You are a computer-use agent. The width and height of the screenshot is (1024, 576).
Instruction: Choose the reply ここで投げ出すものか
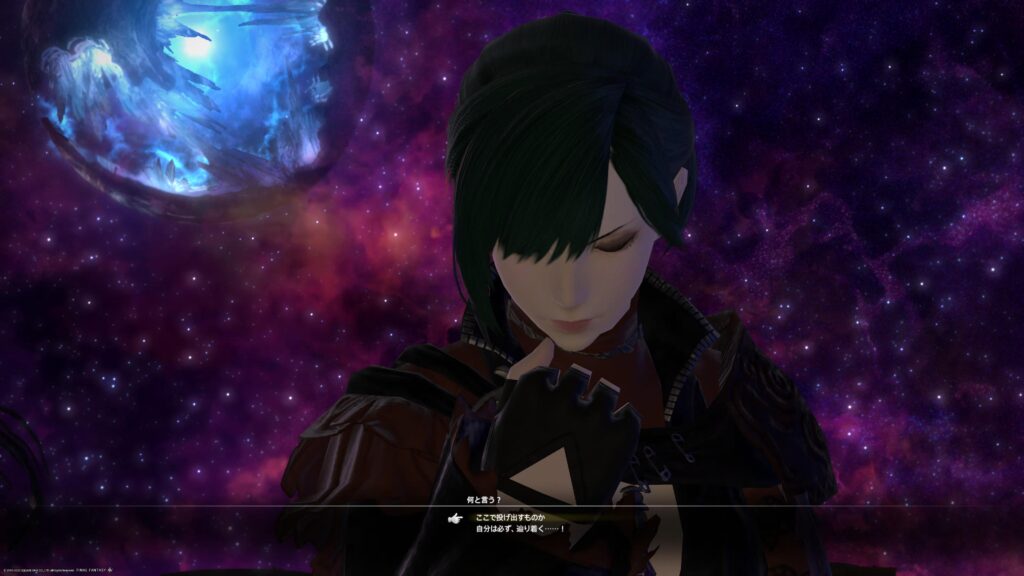[x=510, y=517]
